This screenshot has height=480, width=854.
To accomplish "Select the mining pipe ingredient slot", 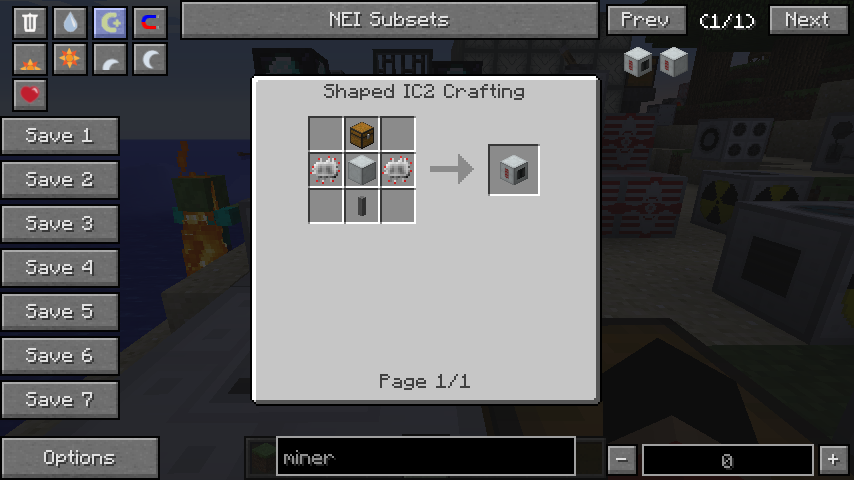I will point(361,206).
